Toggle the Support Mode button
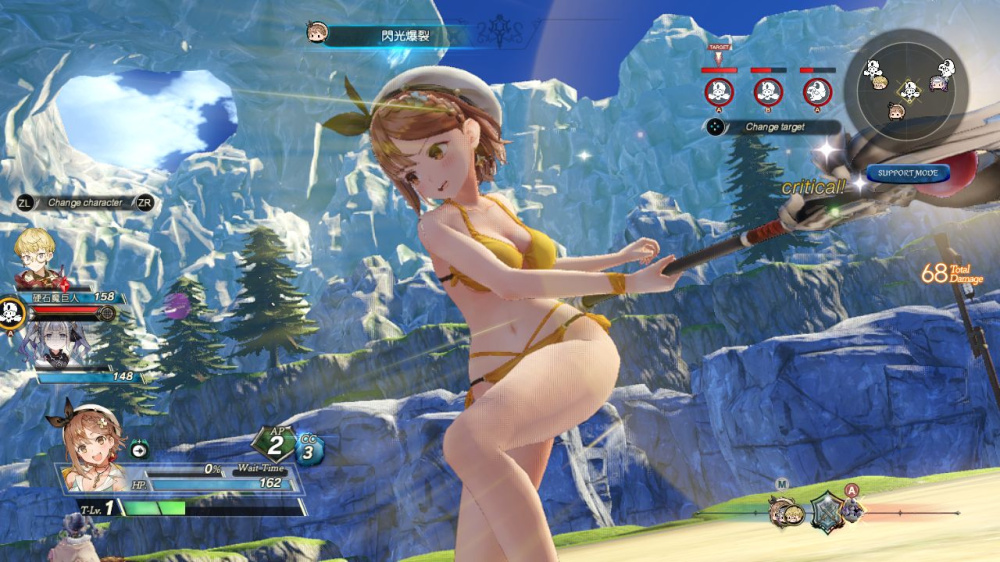The height and width of the screenshot is (562, 1000). [907, 173]
